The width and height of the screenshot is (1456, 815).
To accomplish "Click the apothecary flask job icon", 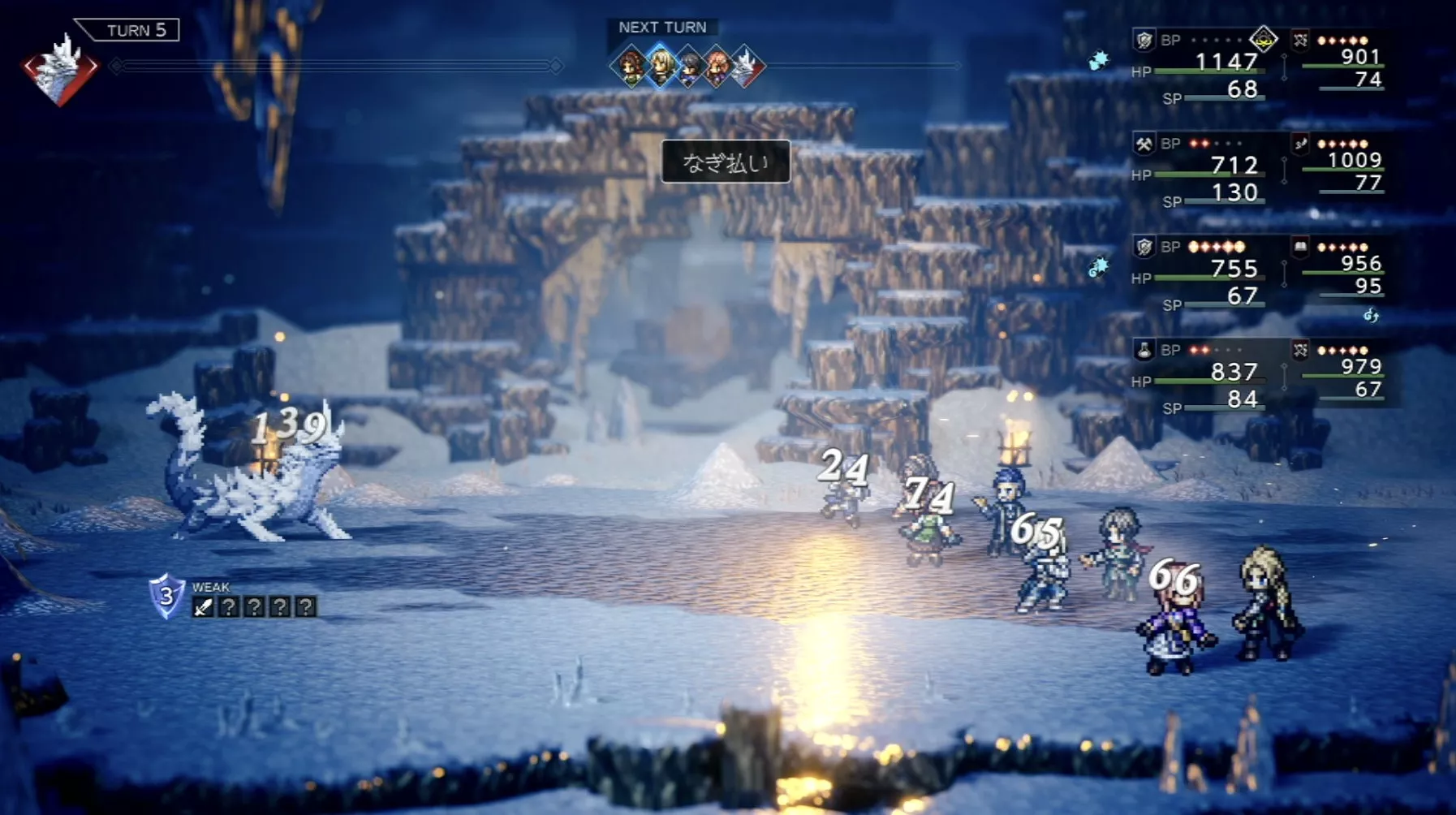I will click(1144, 351).
